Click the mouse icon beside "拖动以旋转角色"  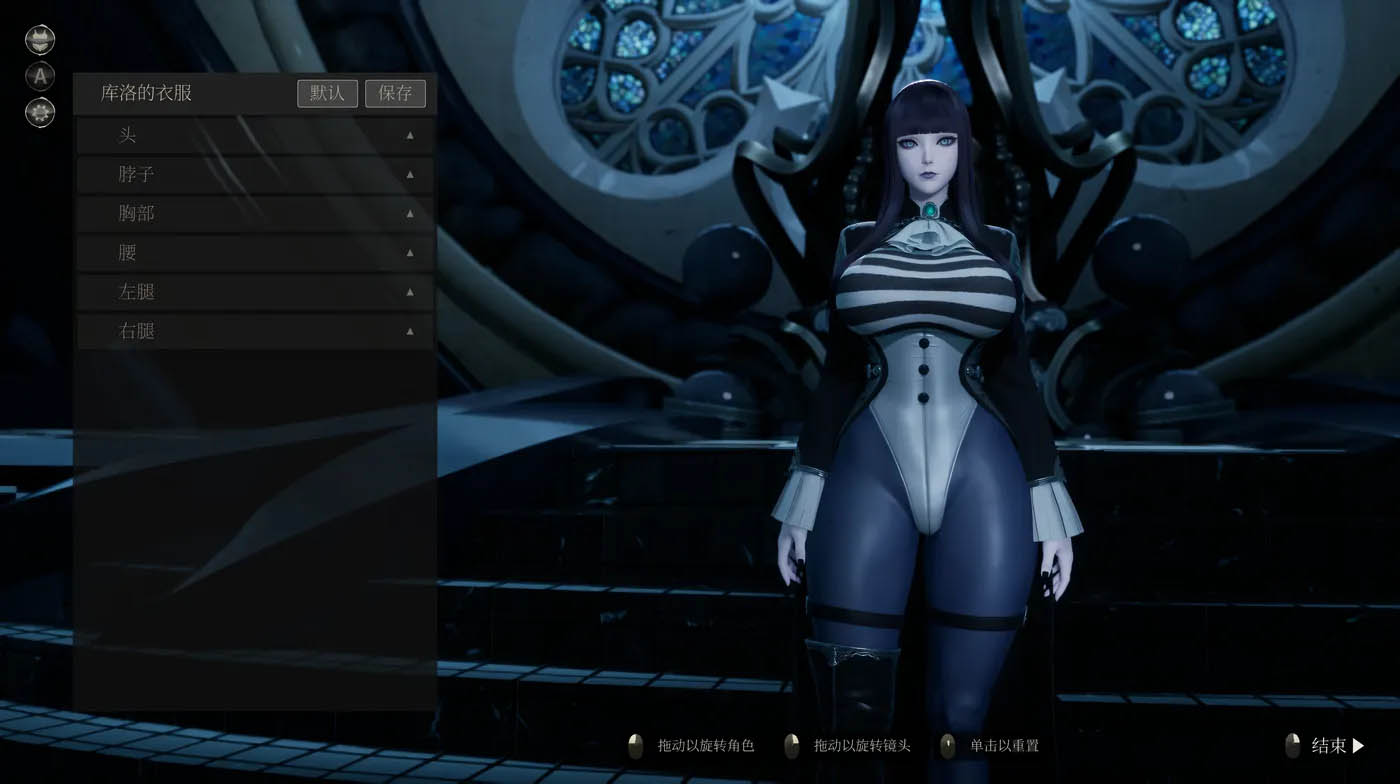click(637, 745)
